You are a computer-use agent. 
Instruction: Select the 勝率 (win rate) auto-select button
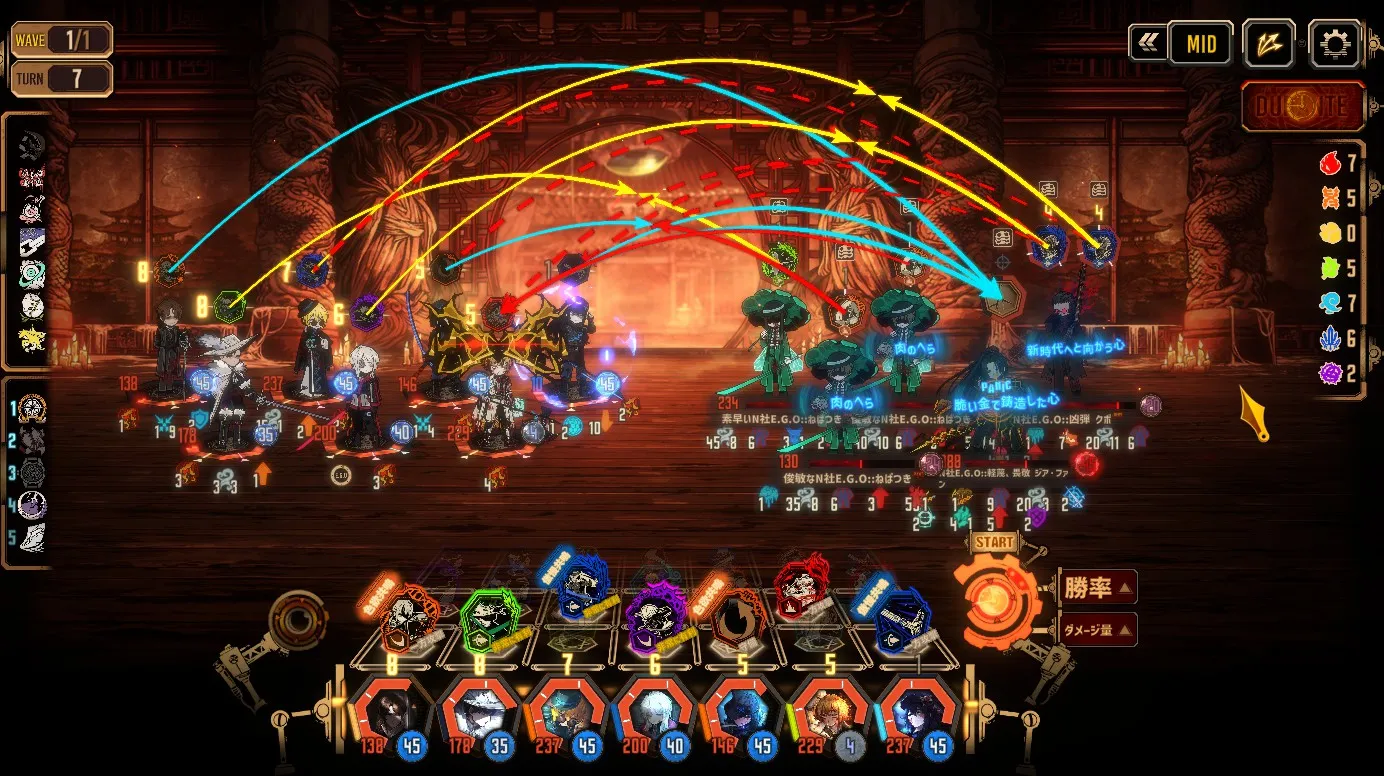(x=1096, y=588)
